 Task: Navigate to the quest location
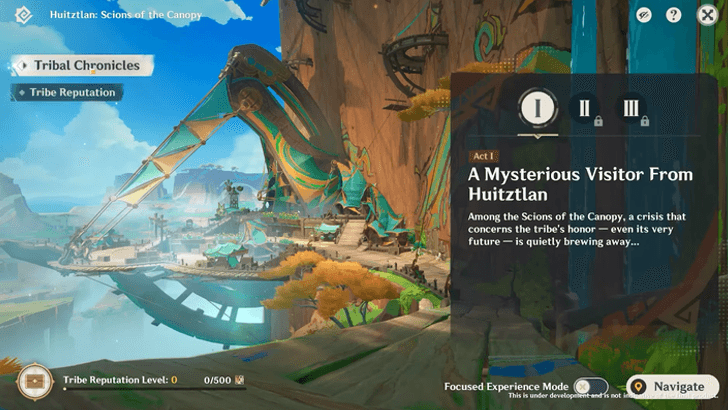[x=672, y=387]
